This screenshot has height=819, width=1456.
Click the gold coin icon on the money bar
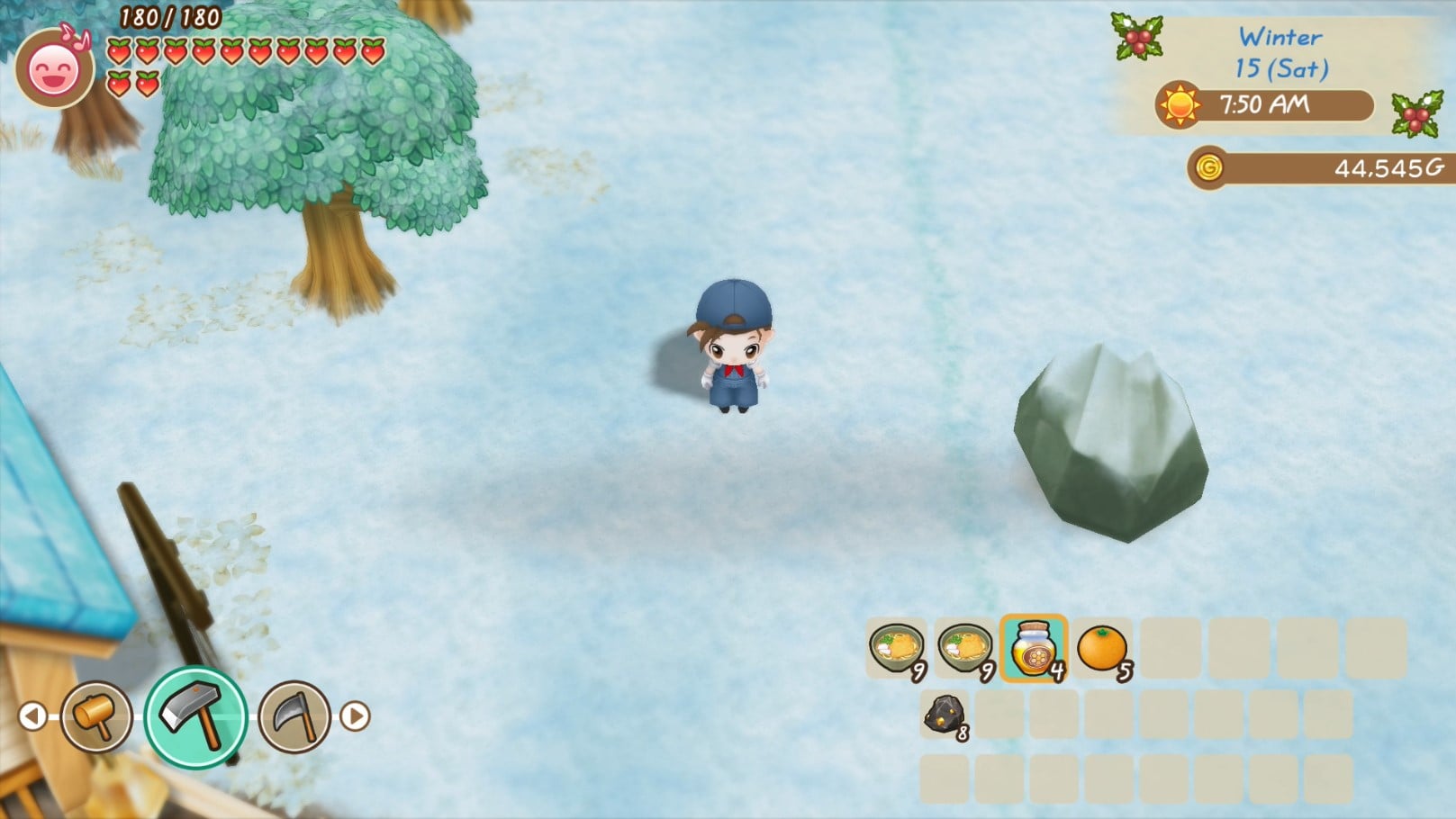1209,166
